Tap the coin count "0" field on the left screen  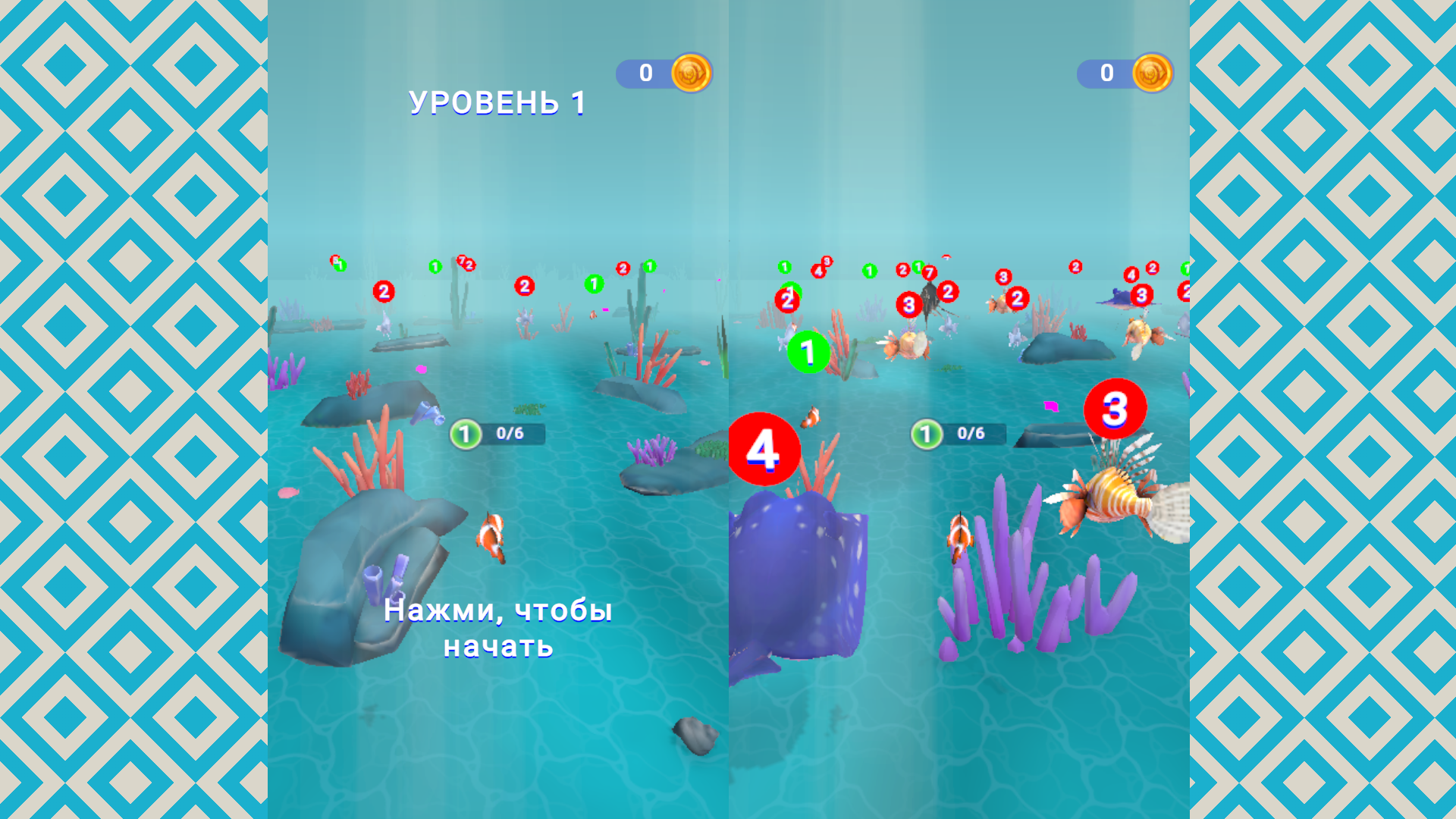[x=645, y=73]
